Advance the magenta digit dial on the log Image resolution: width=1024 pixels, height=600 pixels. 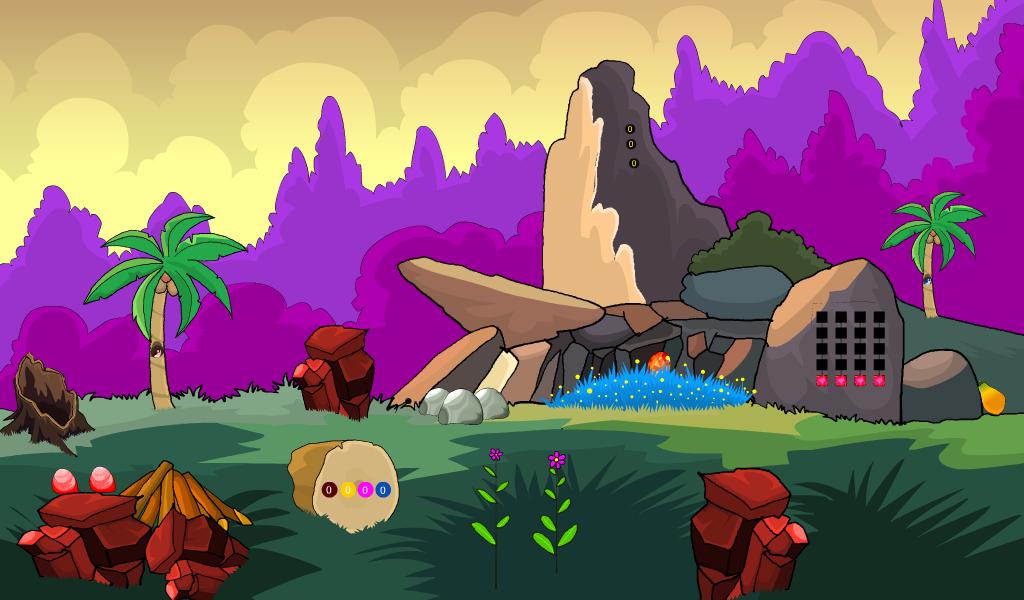(365, 490)
